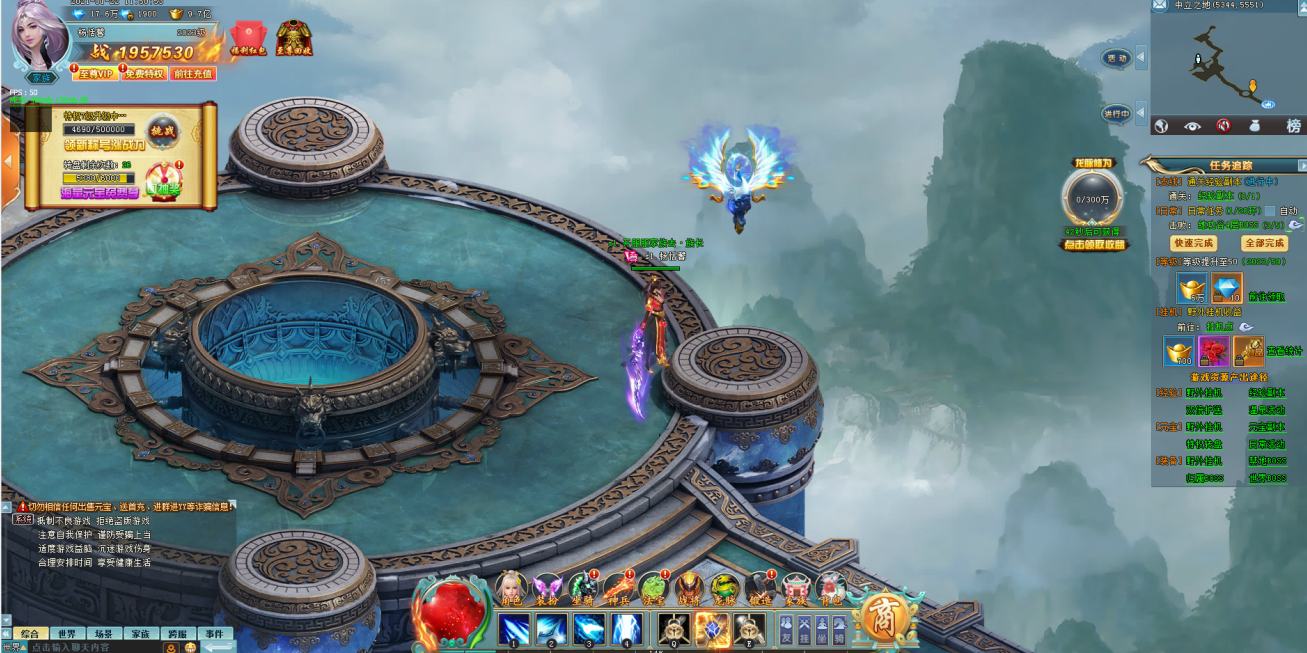Screen dimensions: 1307x653
Task: Open the 锻造 forging menu
Action: pos(760,588)
